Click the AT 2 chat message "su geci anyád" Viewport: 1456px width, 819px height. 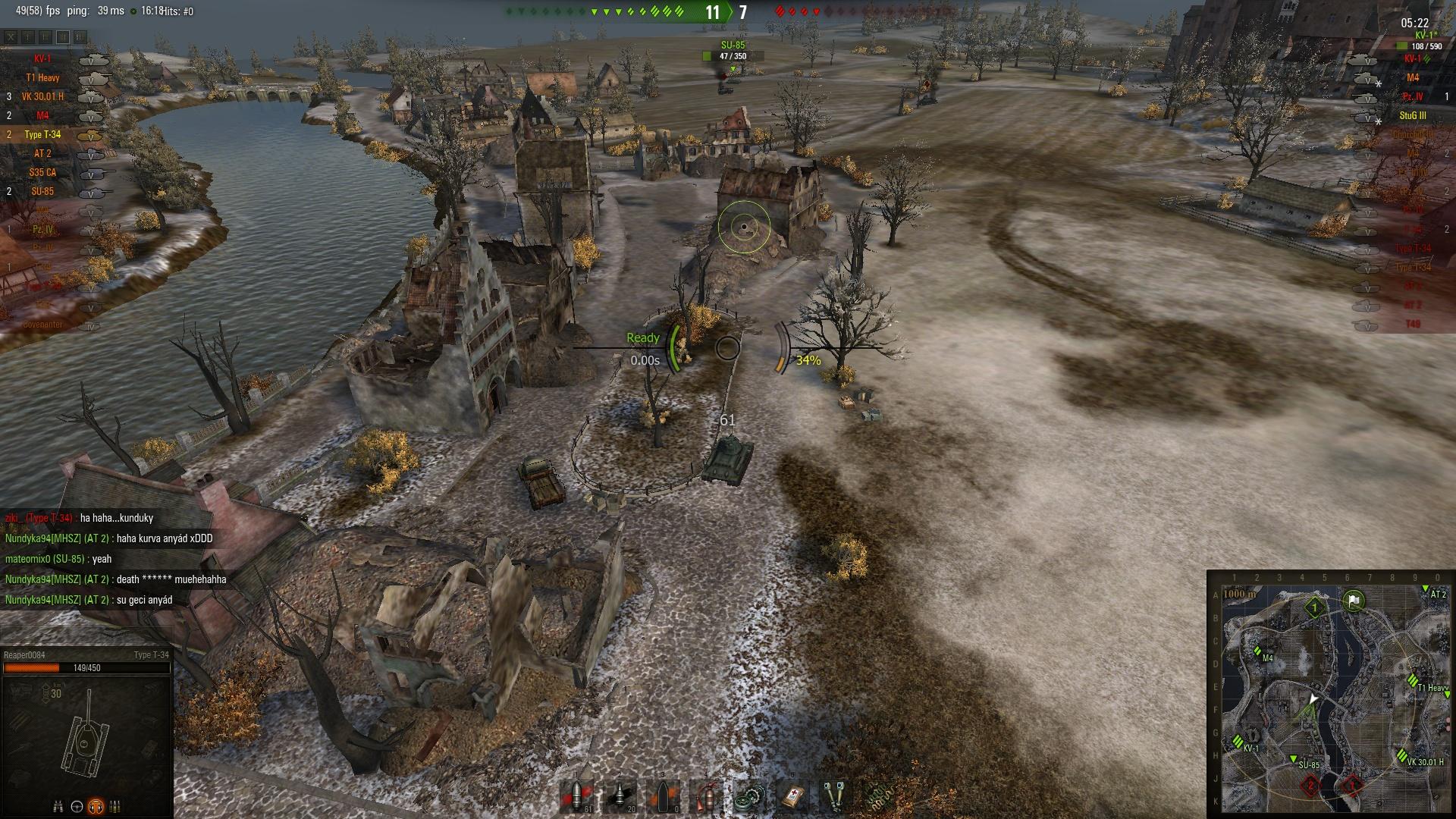point(144,600)
